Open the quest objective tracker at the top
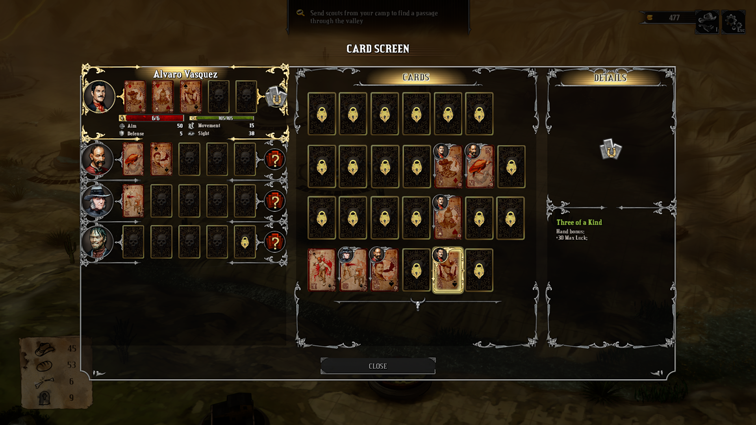This screenshot has width=756, height=425. tap(378, 15)
